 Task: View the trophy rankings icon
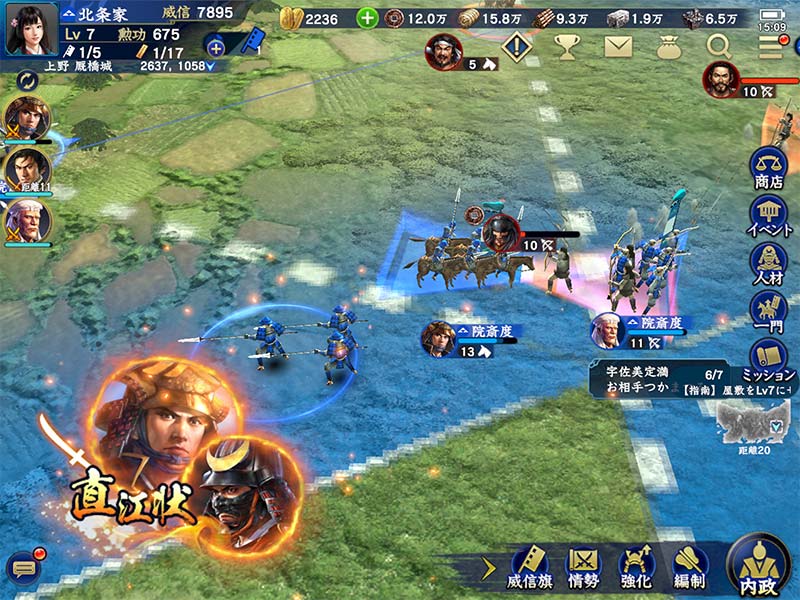coord(567,46)
